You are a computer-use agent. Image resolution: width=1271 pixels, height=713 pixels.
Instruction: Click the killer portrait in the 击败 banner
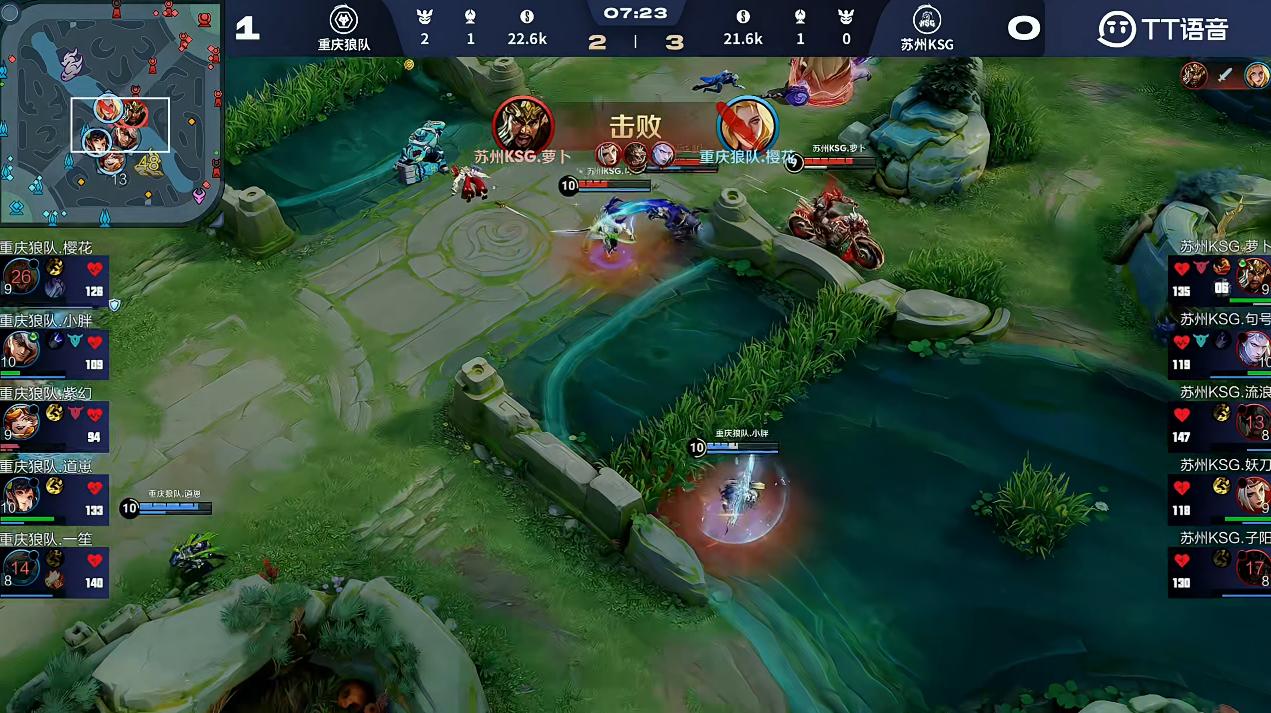[523, 124]
